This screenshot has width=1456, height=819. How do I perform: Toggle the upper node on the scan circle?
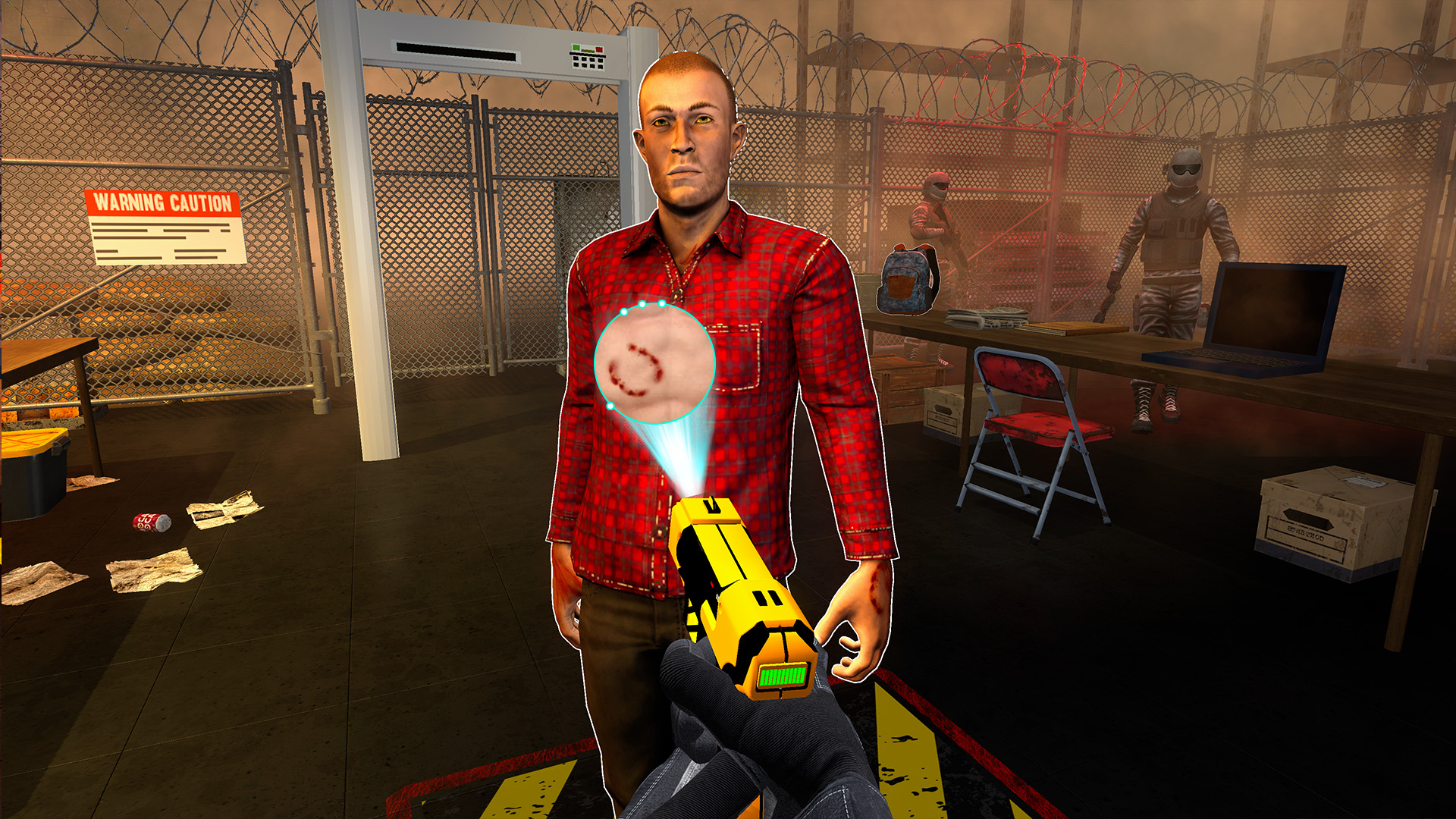tap(642, 305)
